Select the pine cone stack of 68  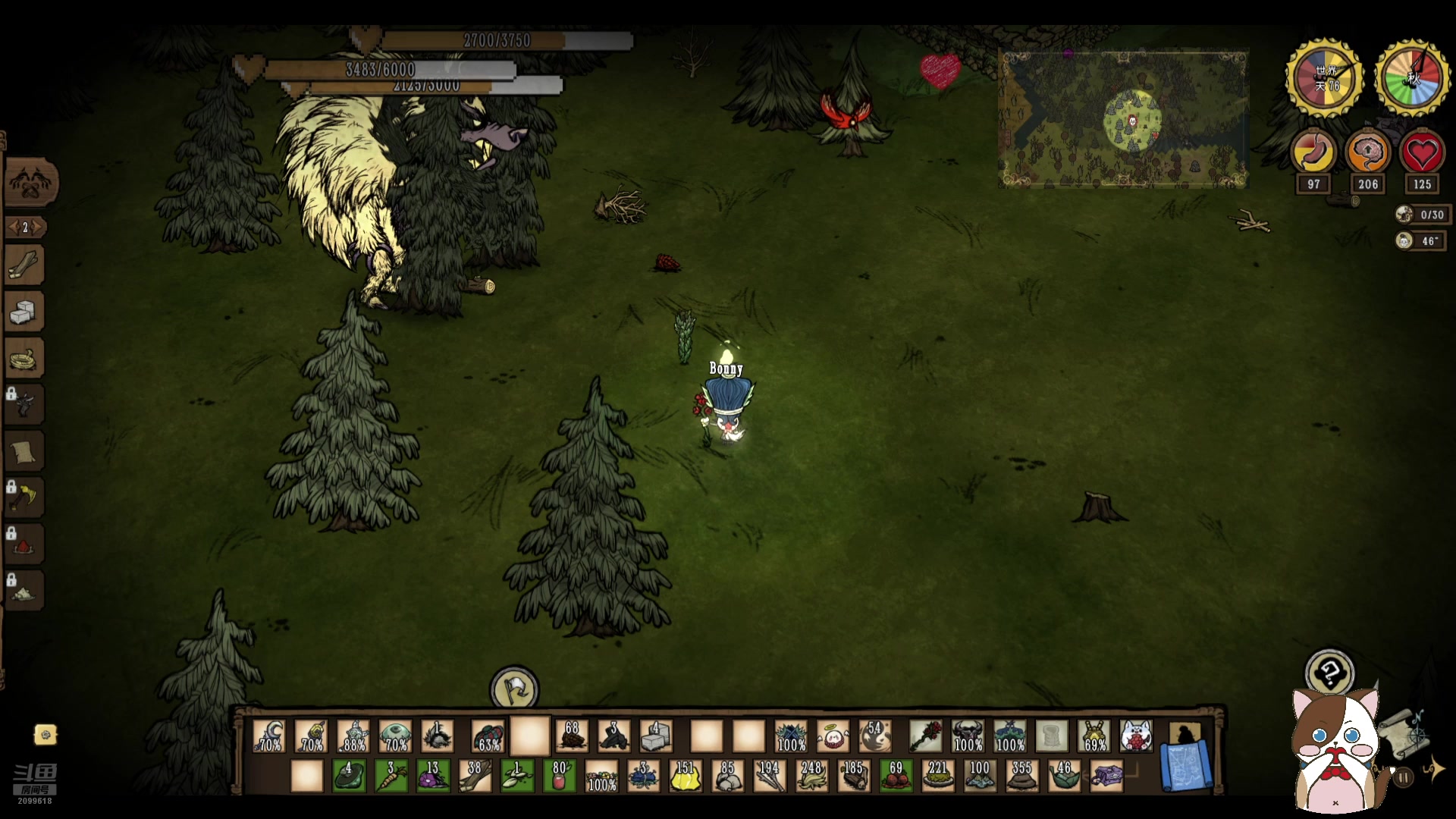point(572,736)
